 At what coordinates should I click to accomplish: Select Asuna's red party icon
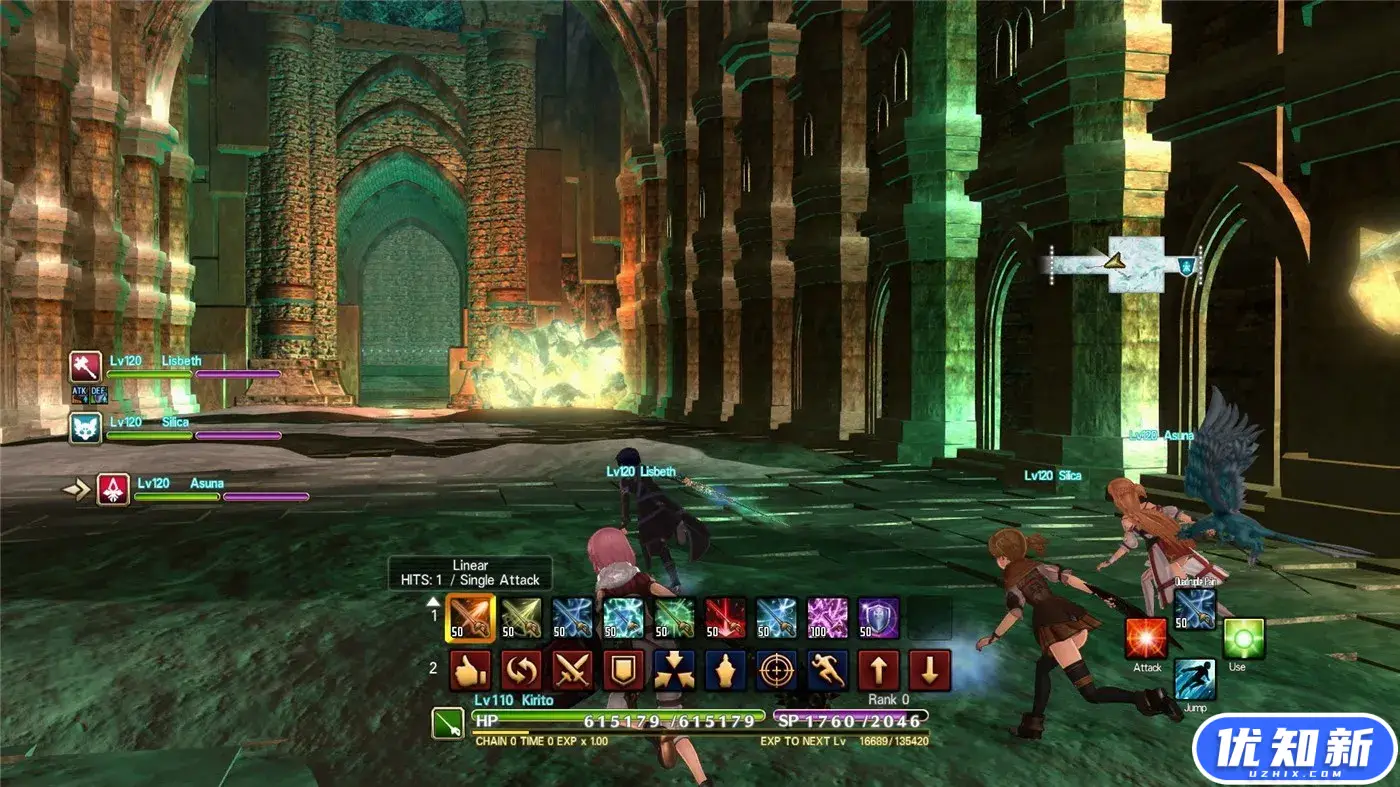[x=113, y=490]
